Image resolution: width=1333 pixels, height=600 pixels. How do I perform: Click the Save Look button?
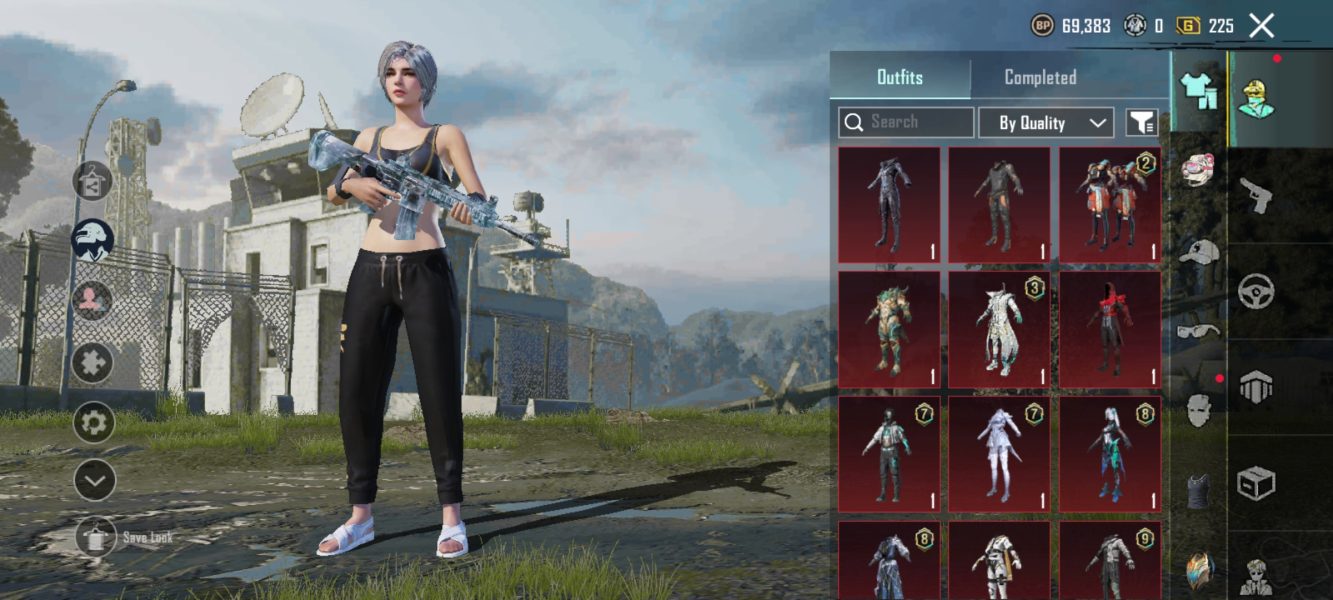pos(97,538)
